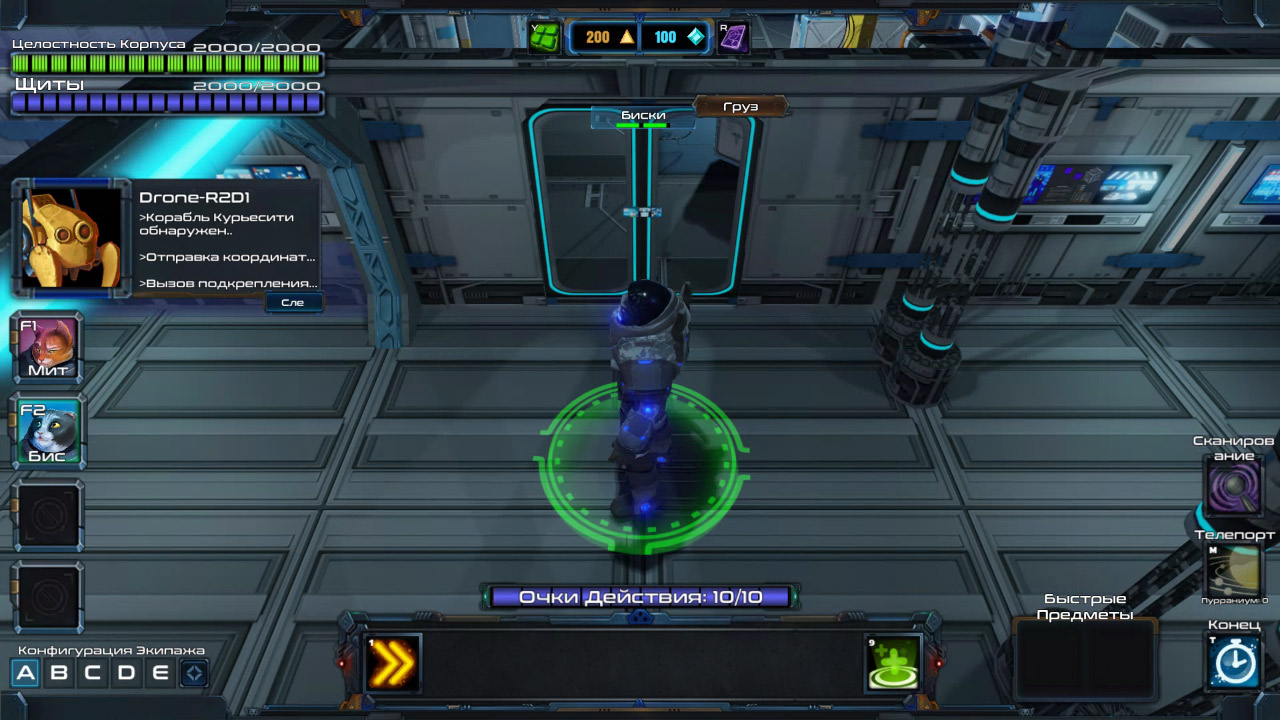End the turn with the Конец clock
1280x720 pixels.
1235,661
